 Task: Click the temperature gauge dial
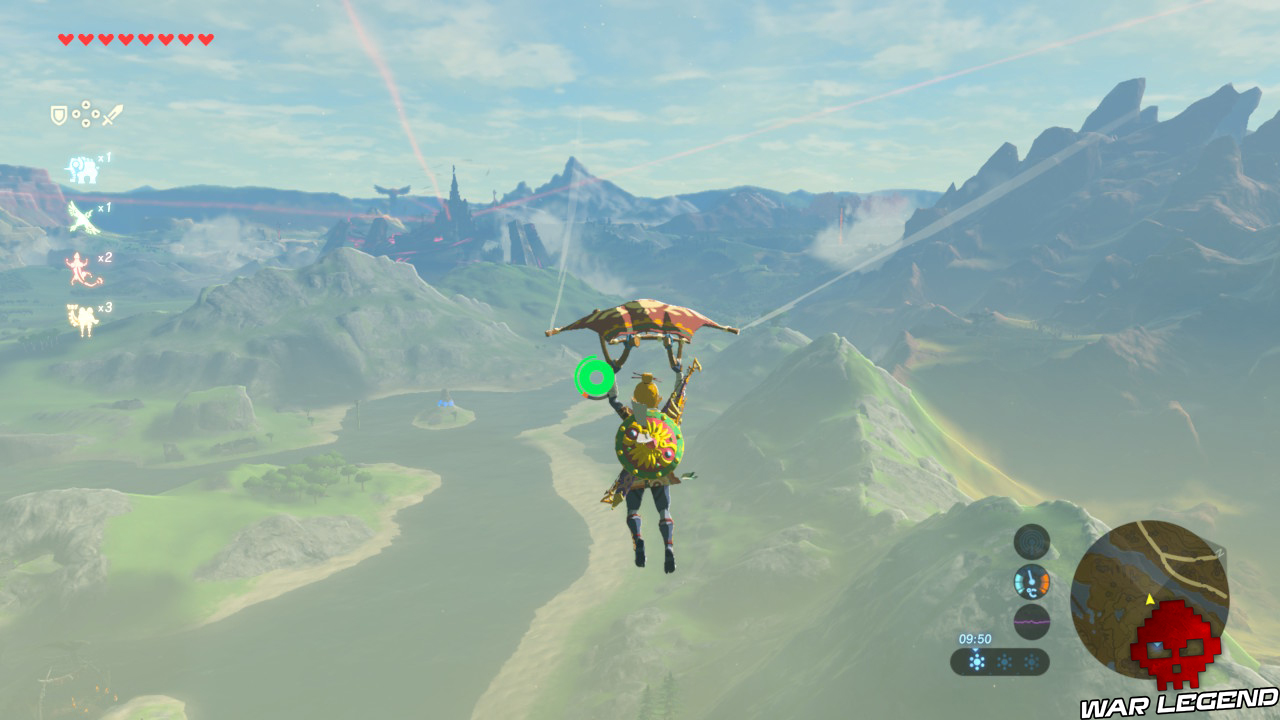[1031, 581]
